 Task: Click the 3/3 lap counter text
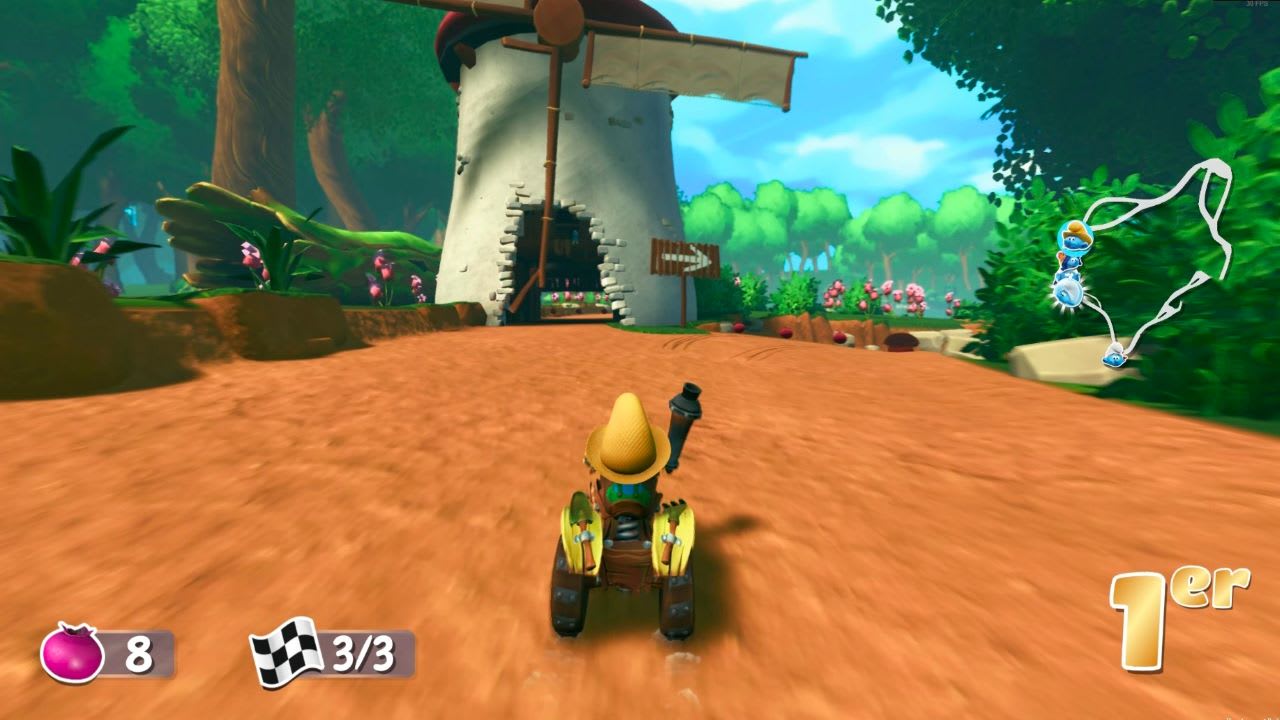click(365, 651)
